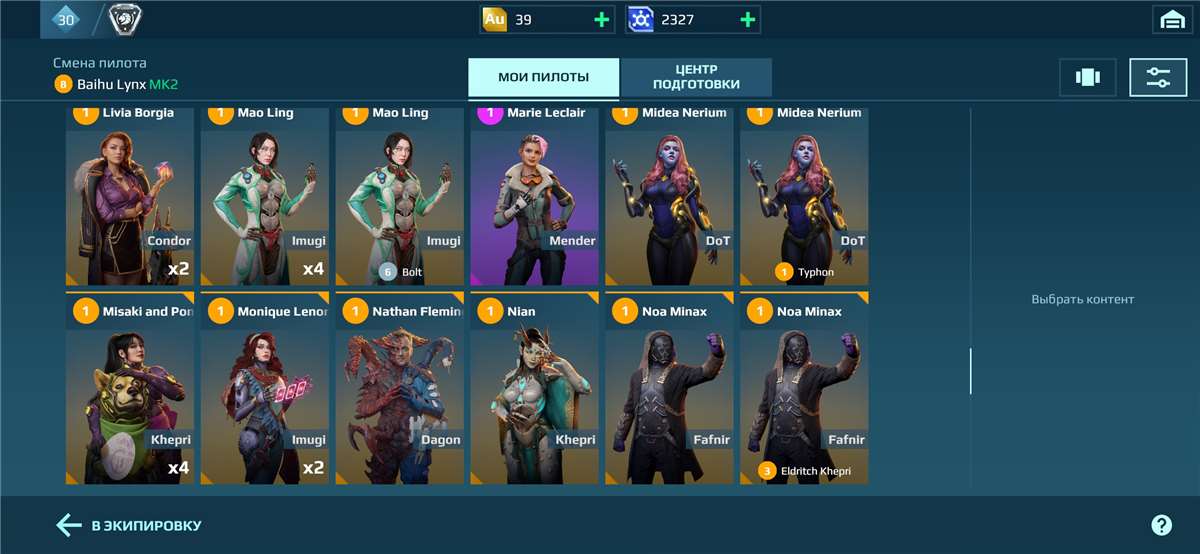The width and height of the screenshot is (1200, 554).
Task: Select the Livia Borgia pilot card
Action: coord(130,200)
